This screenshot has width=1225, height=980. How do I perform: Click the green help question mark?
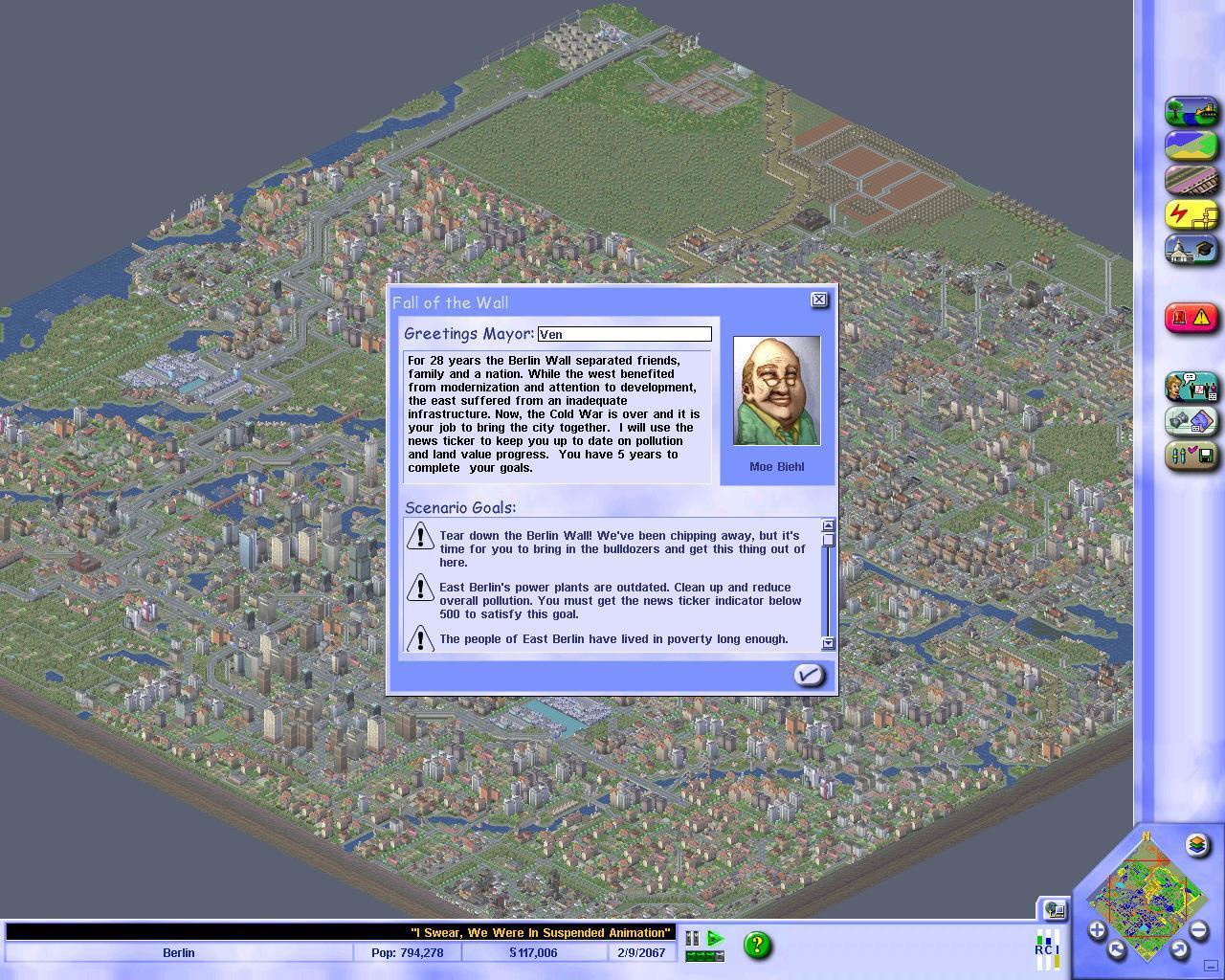pos(758,946)
